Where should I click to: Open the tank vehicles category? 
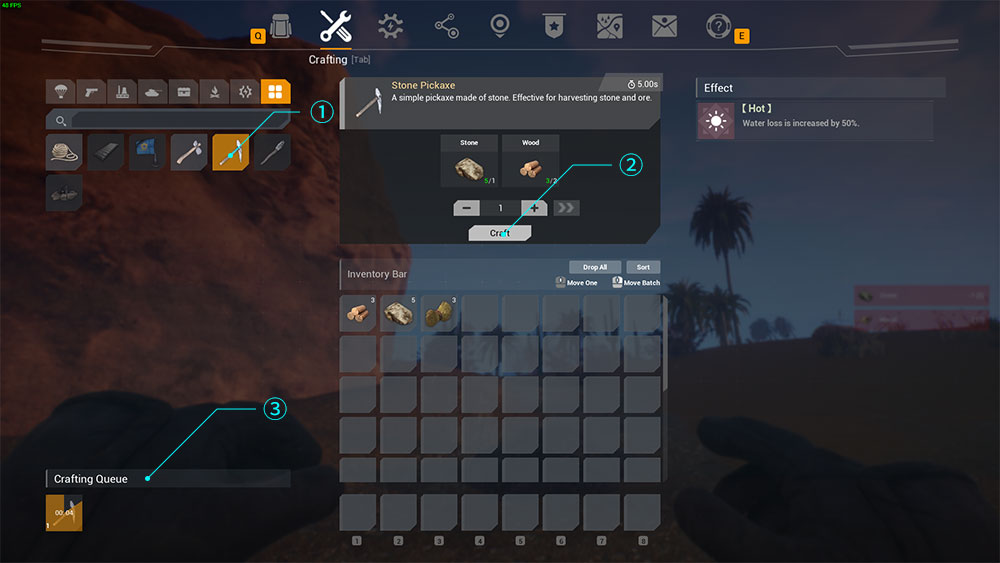(x=152, y=93)
